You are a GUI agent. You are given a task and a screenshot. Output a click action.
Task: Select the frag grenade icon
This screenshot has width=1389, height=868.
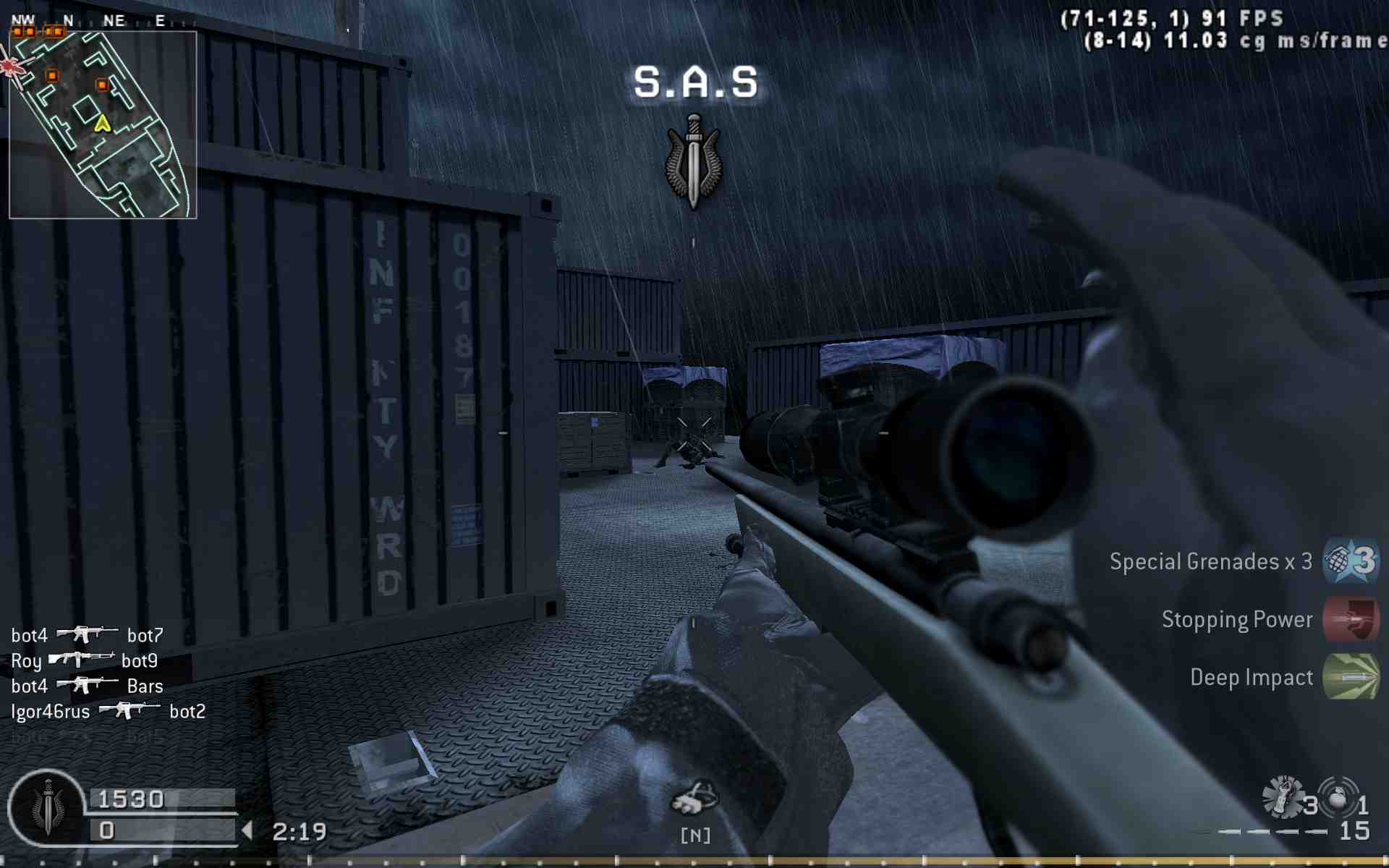tap(1338, 797)
